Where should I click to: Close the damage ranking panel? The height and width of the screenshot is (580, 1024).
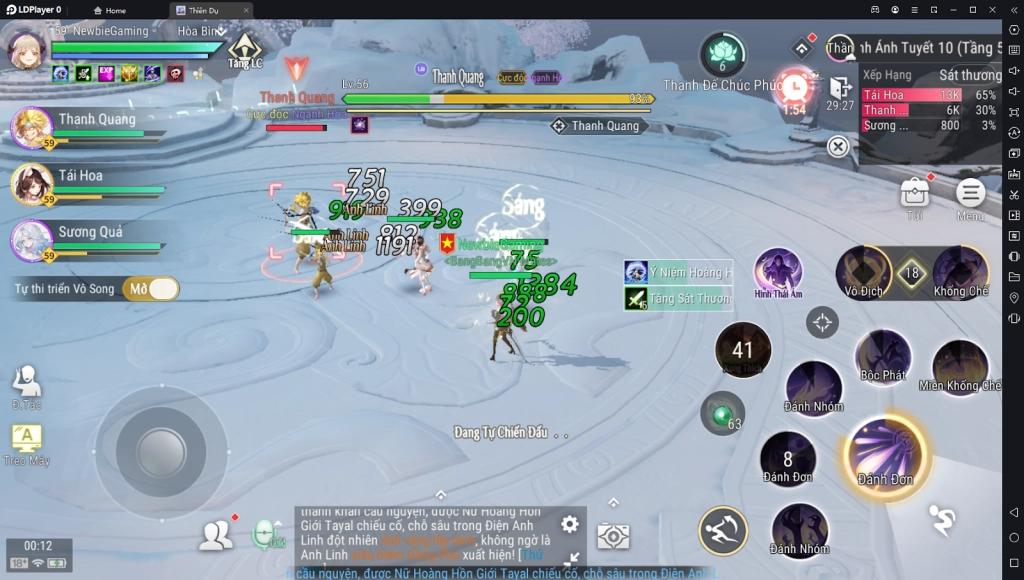click(x=838, y=147)
